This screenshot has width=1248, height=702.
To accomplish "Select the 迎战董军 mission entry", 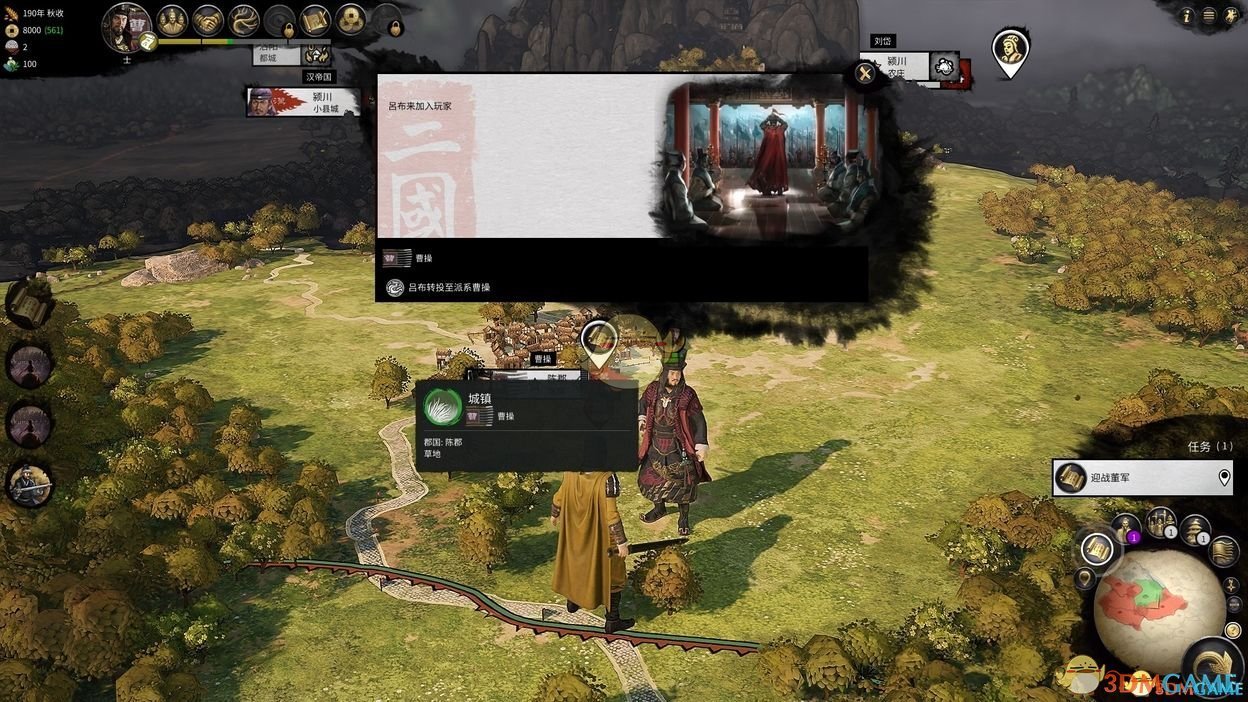I will pyautogui.click(x=1130, y=478).
